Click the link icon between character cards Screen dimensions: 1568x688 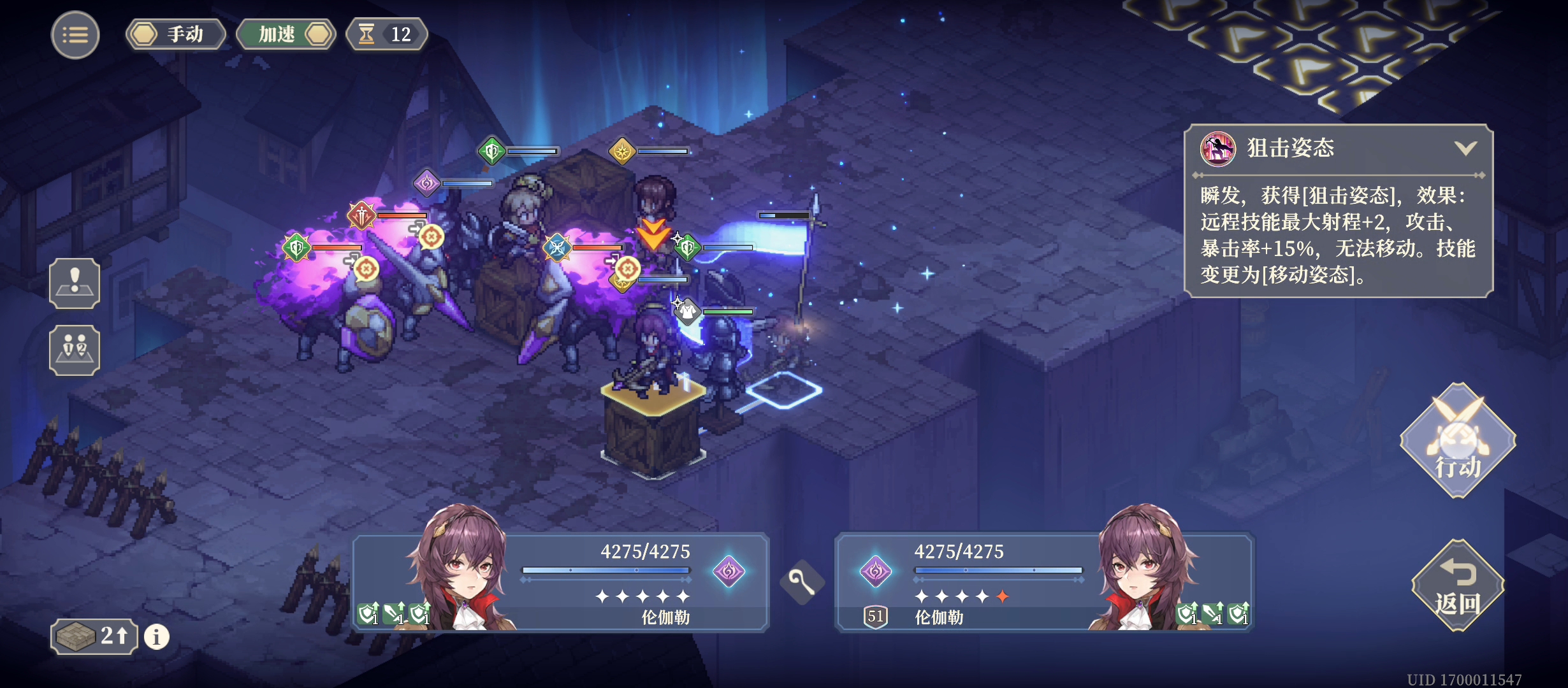[802, 582]
